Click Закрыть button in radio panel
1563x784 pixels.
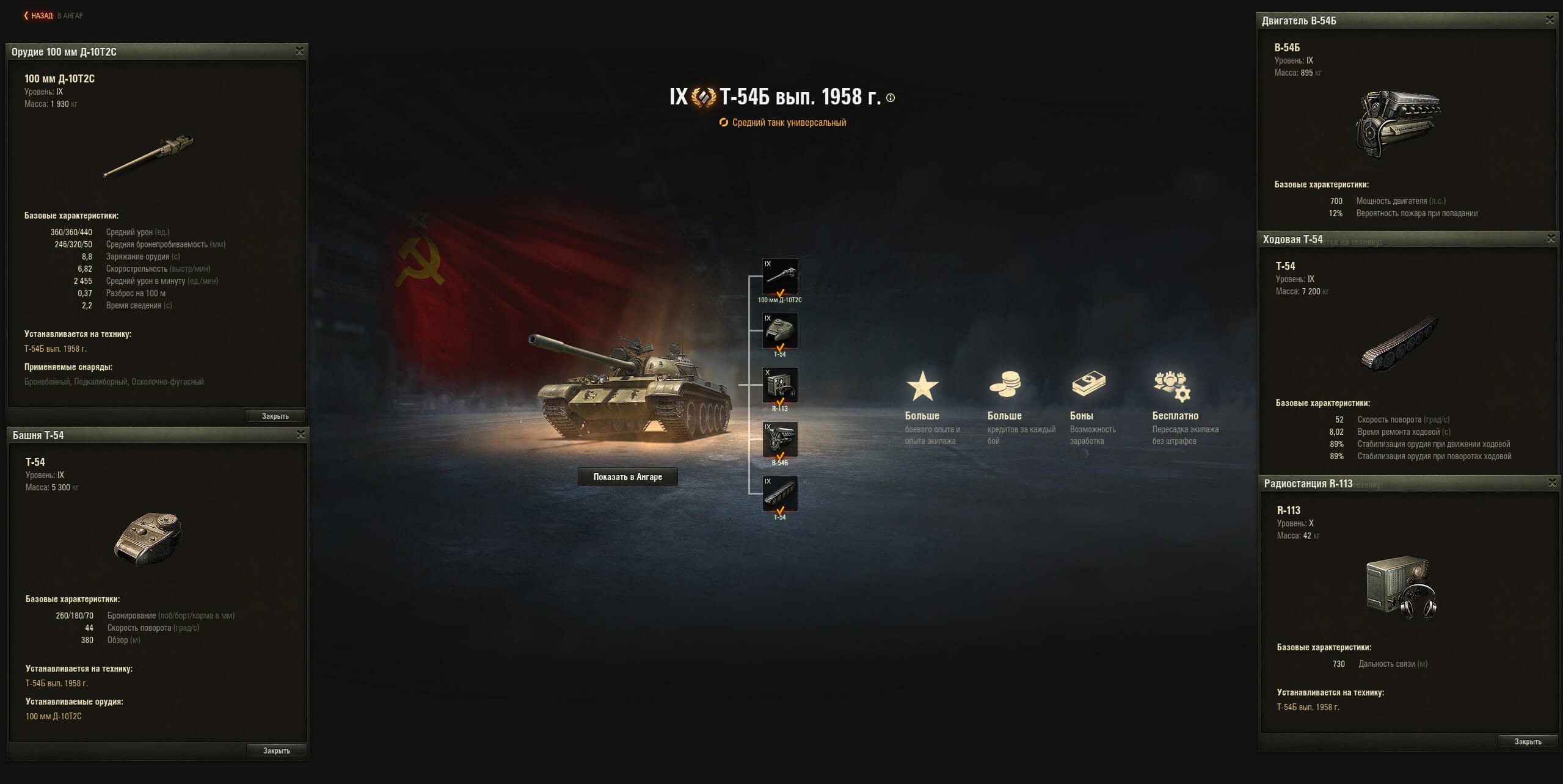[x=1528, y=742]
